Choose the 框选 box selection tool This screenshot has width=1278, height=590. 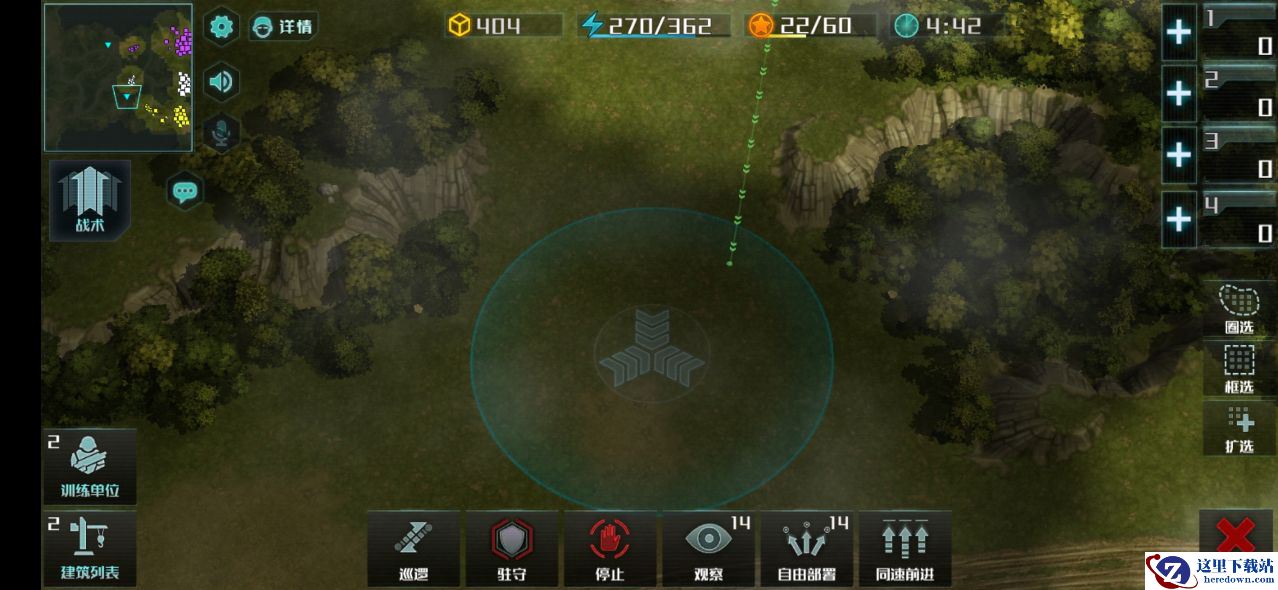click(1239, 367)
